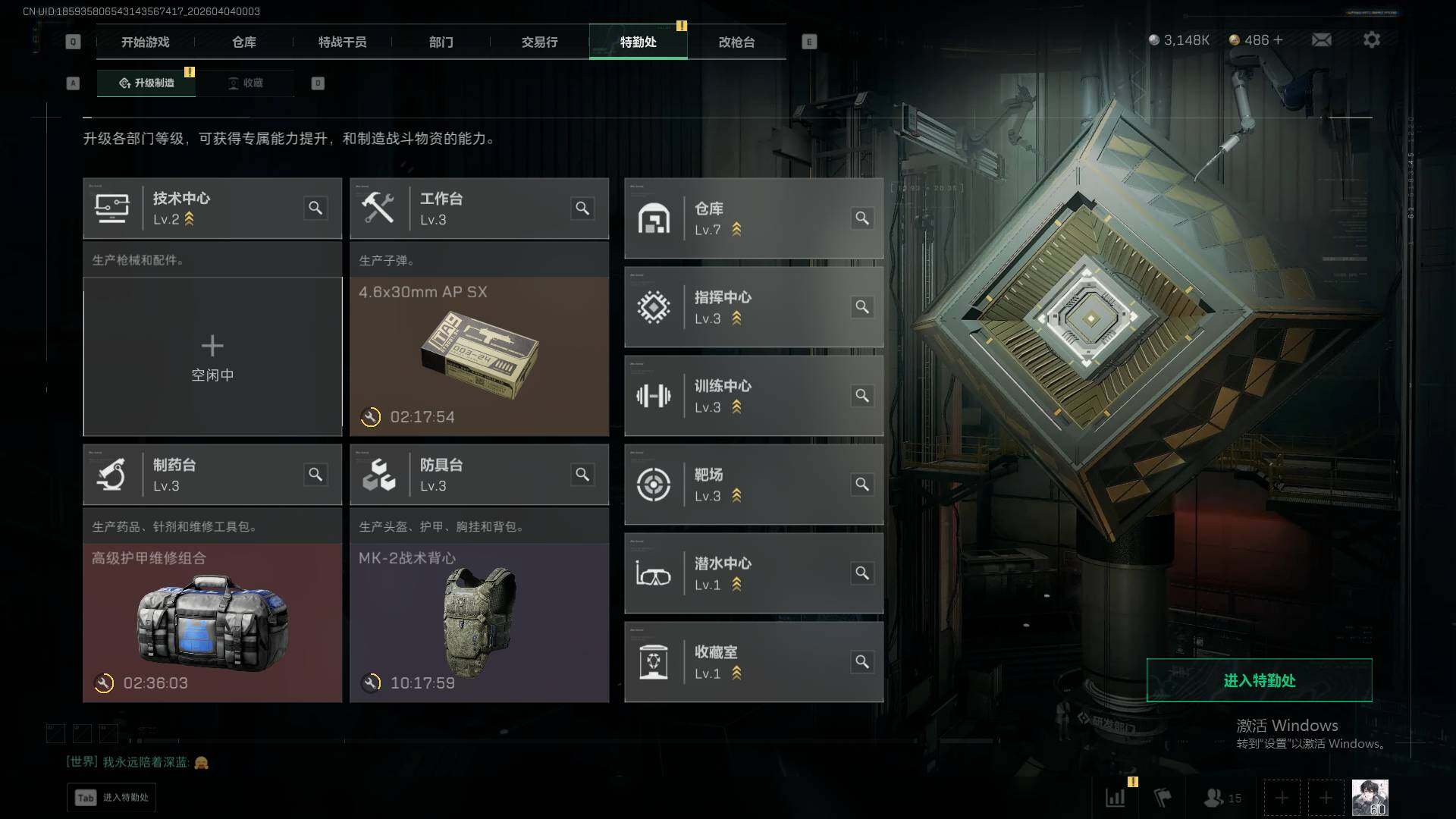The image size is (1456, 819).
Task: View the MK-2战术背心 production slot
Action: (x=479, y=622)
